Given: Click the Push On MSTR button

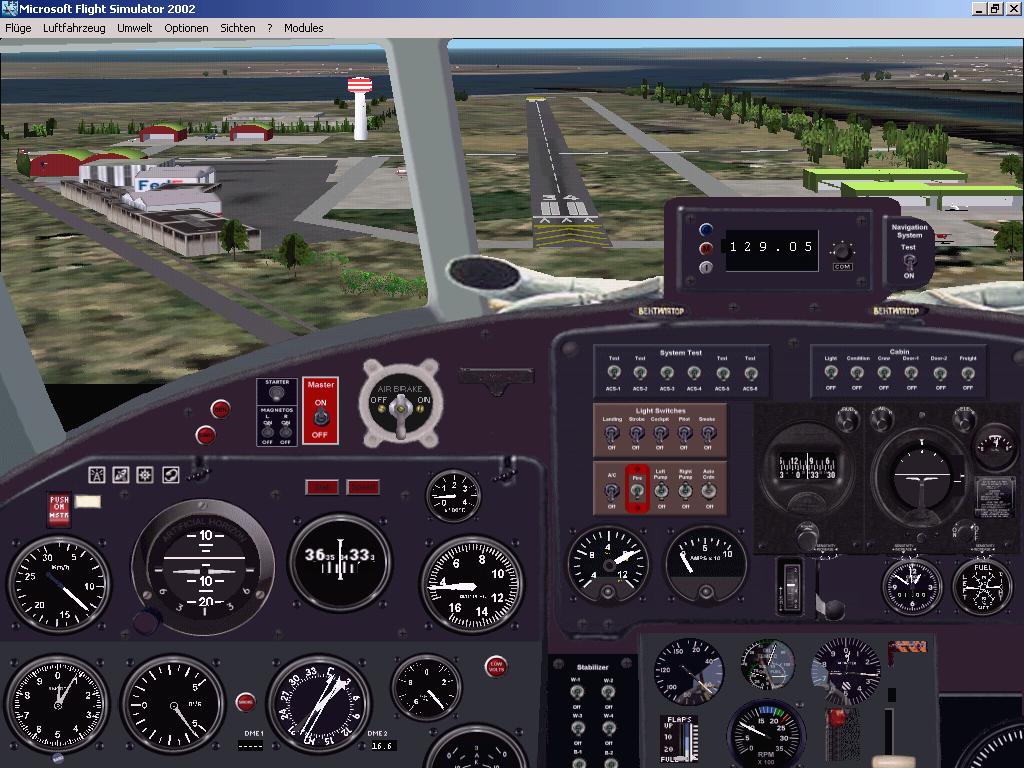Looking at the screenshot, I should coord(60,509).
